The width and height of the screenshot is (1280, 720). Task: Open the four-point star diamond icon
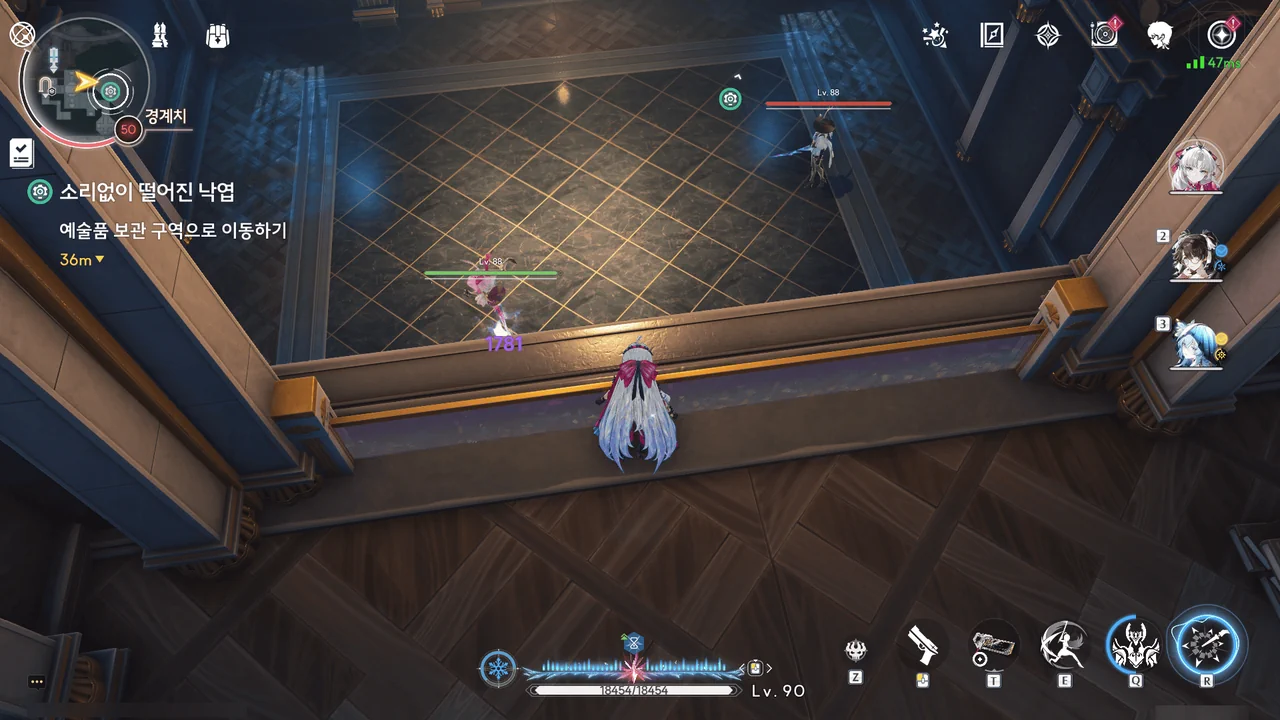click(x=1047, y=36)
